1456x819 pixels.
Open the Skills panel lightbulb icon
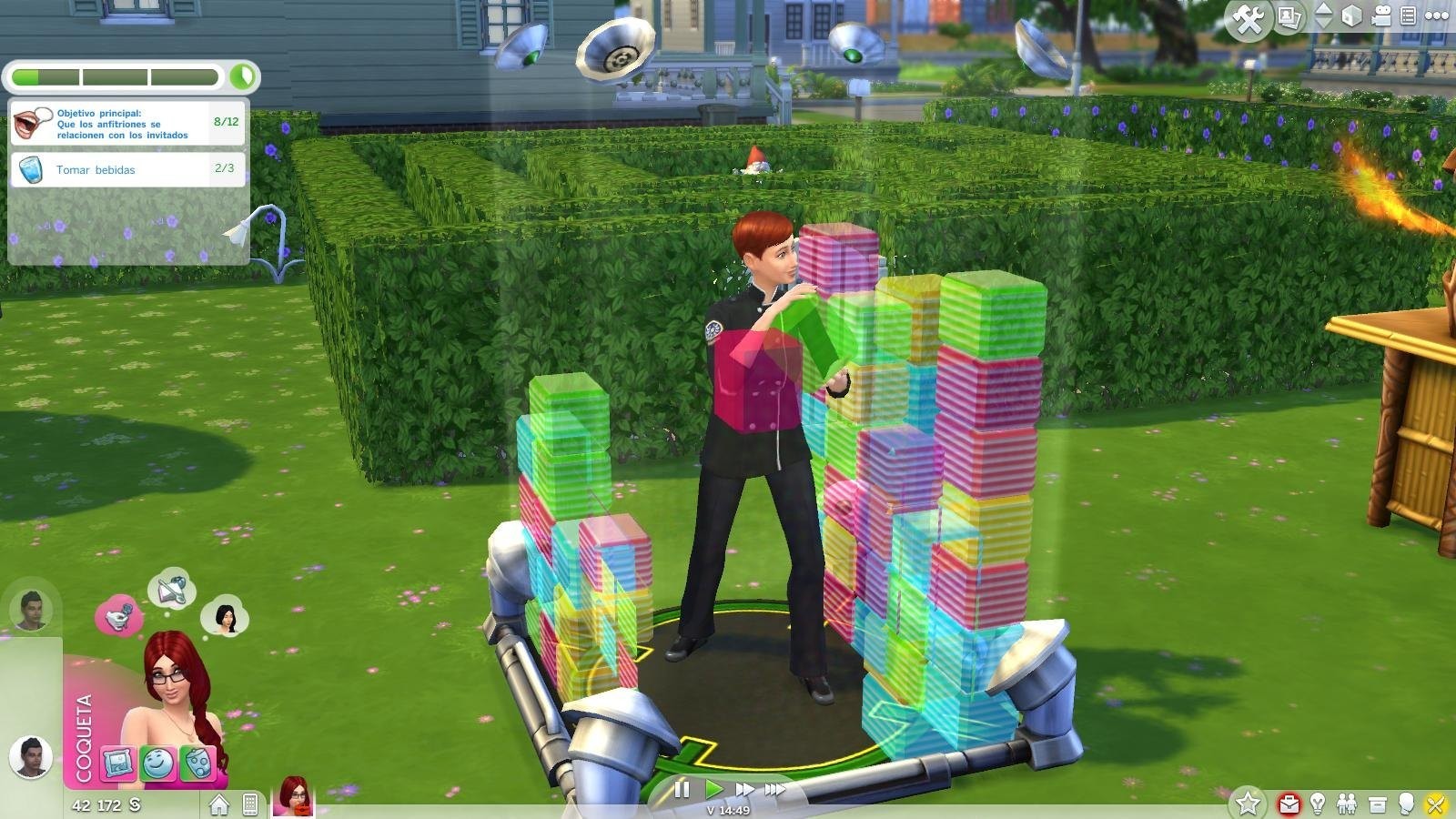click(x=1317, y=804)
